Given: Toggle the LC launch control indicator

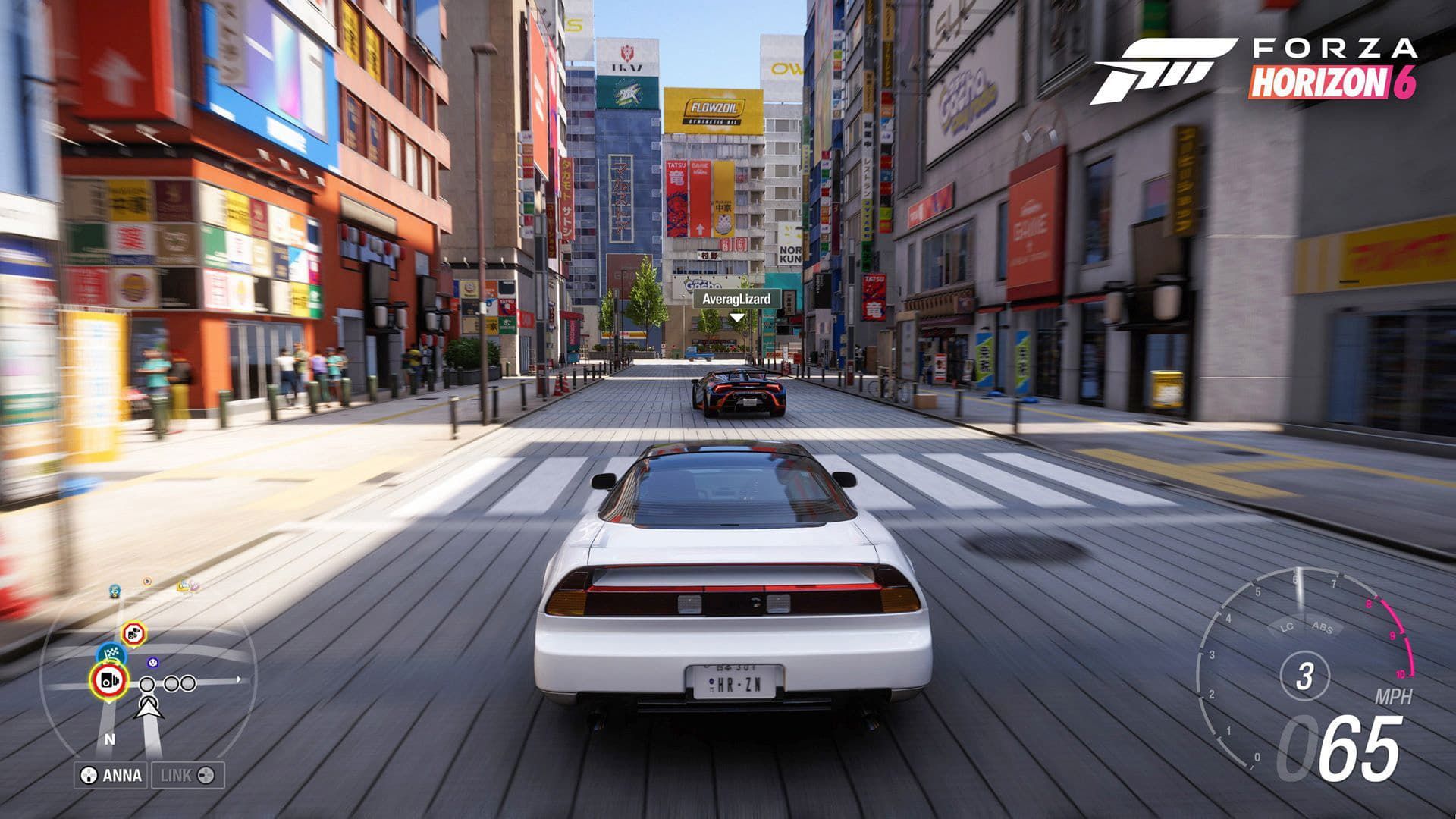Looking at the screenshot, I should 1287,628.
